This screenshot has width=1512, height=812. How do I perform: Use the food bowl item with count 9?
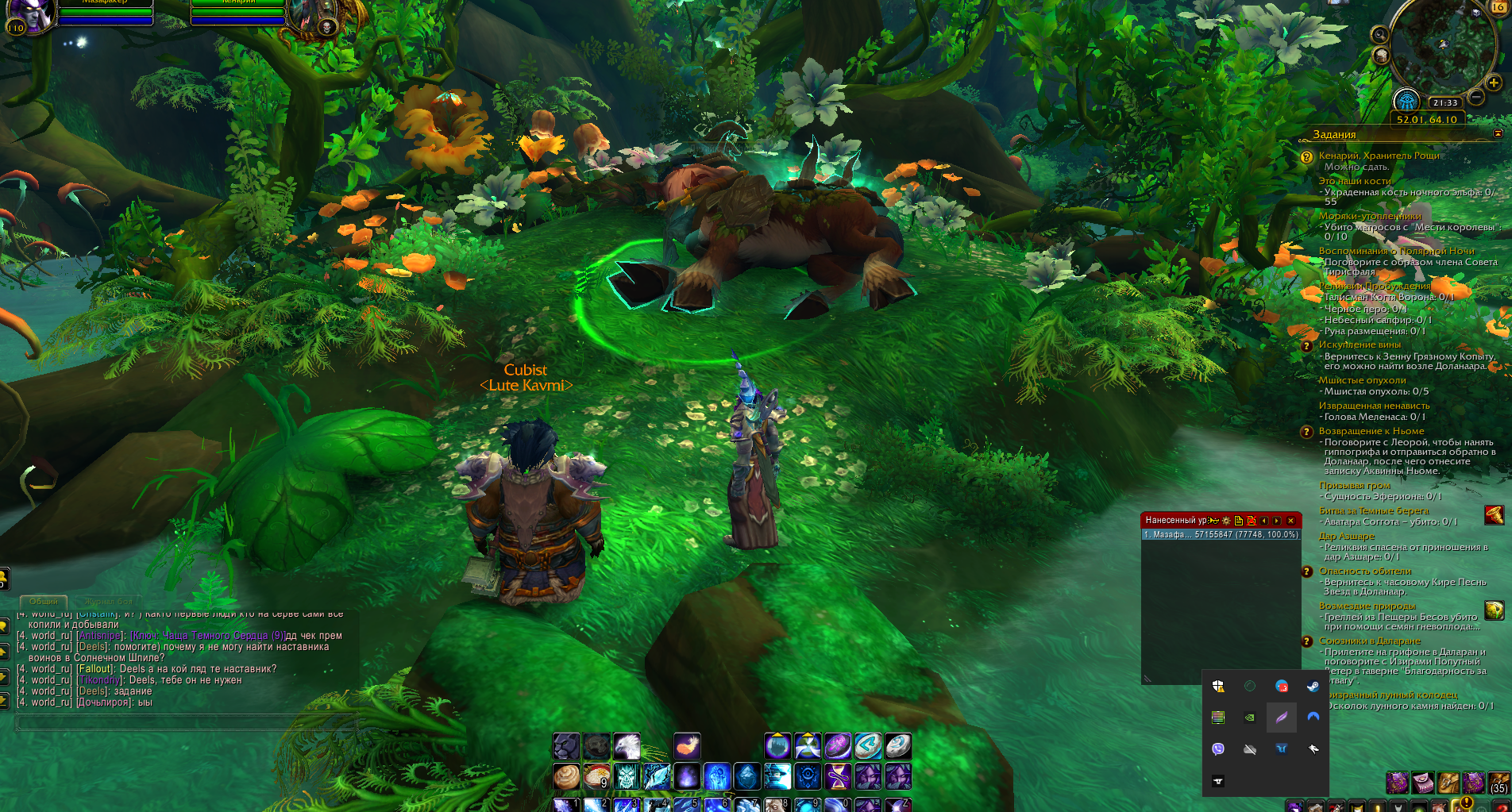pyautogui.click(x=596, y=775)
